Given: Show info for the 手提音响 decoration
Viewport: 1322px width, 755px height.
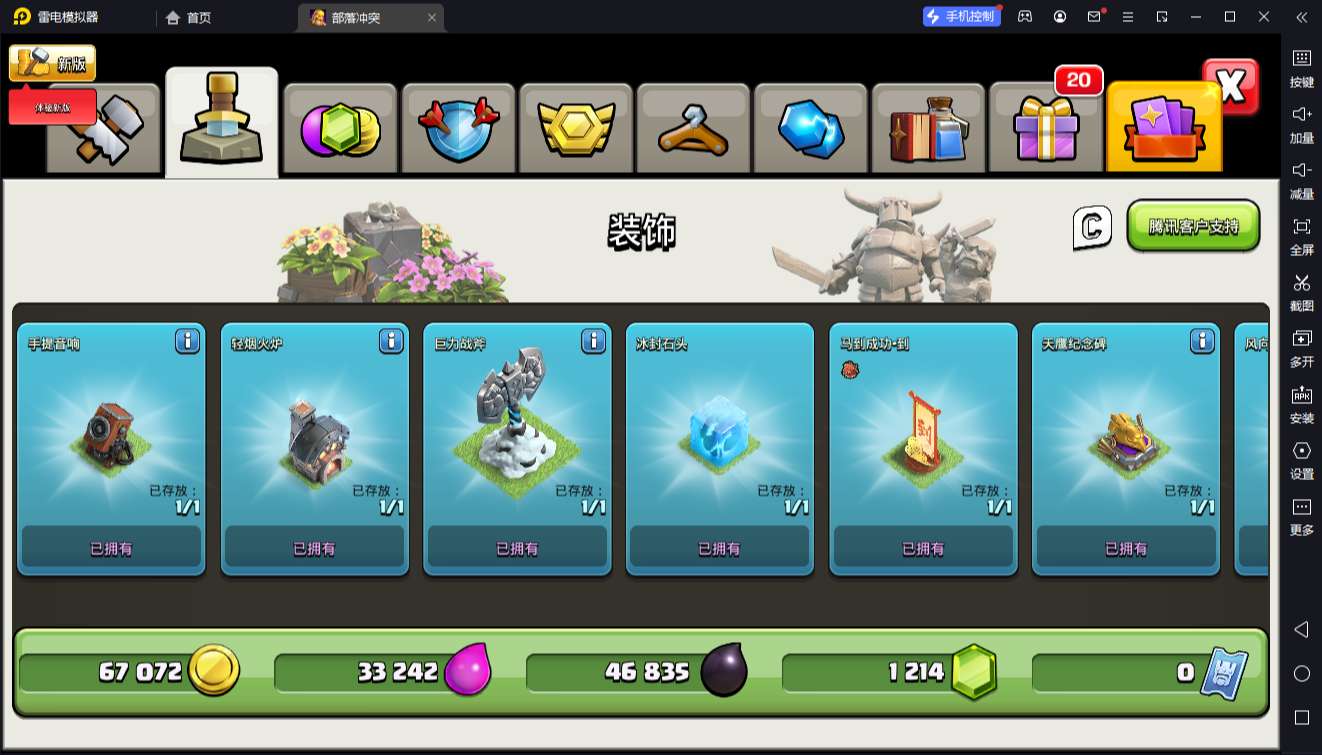Looking at the screenshot, I should [187, 342].
